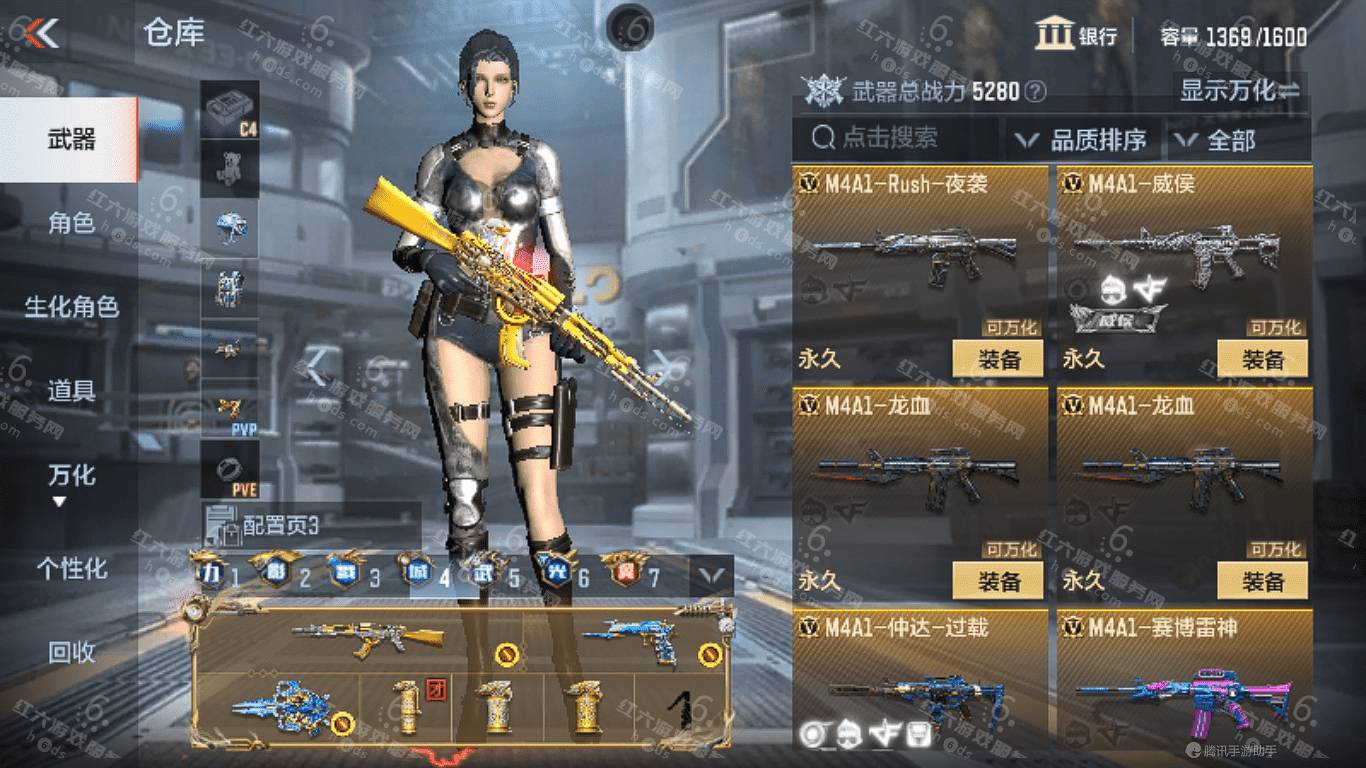Open the 银行 bank
Image resolution: width=1366 pixels, height=768 pixels.
click(1077, 36)
